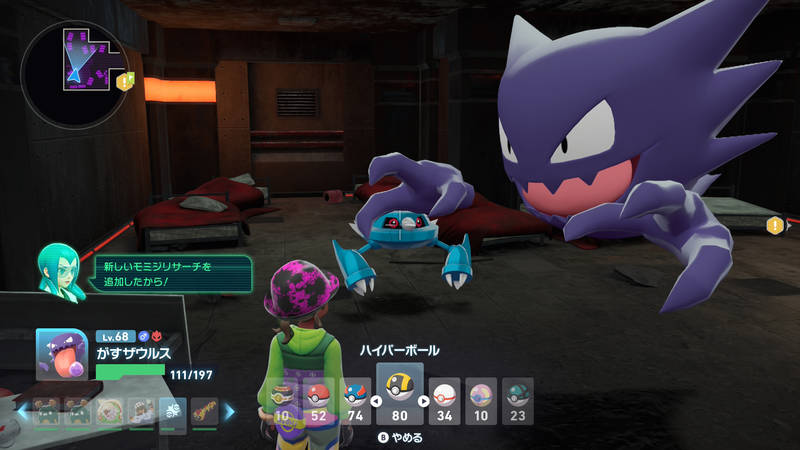Screen dimensions: 800x450
Task: Pick the white Premier Ball slot
Action: point(443,400)
